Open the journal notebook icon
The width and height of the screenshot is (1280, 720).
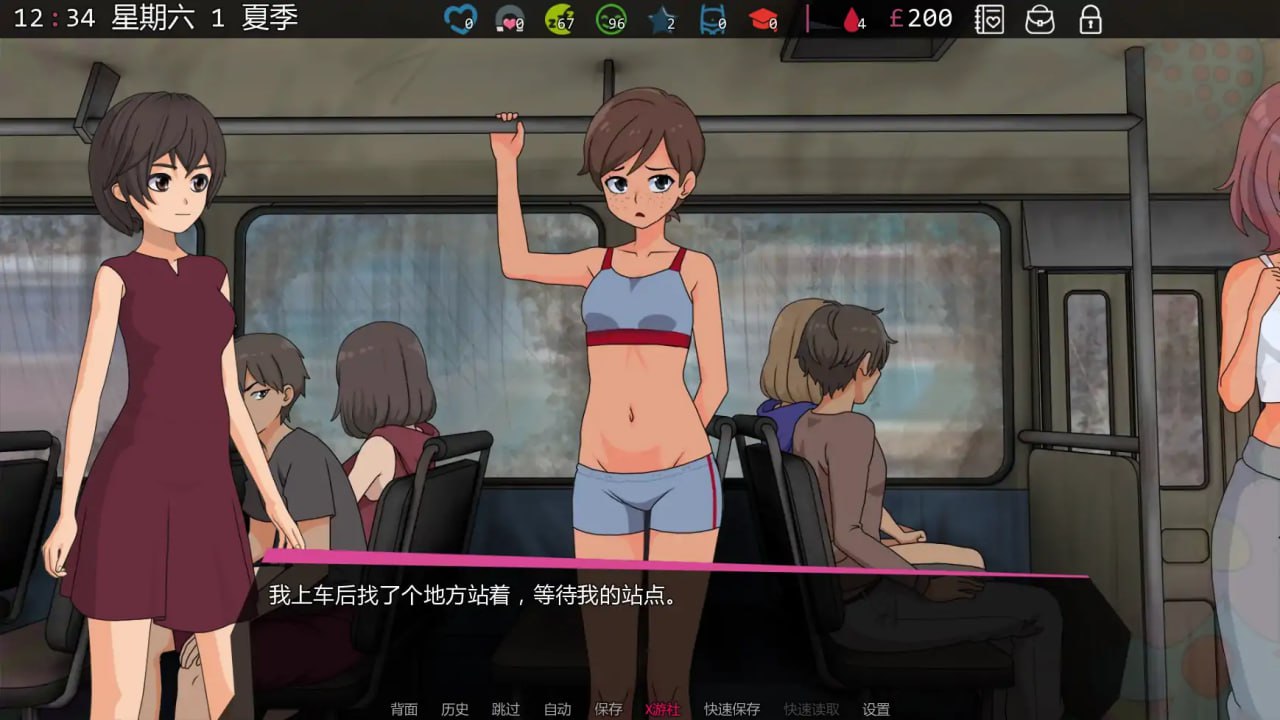pos(989,19)
